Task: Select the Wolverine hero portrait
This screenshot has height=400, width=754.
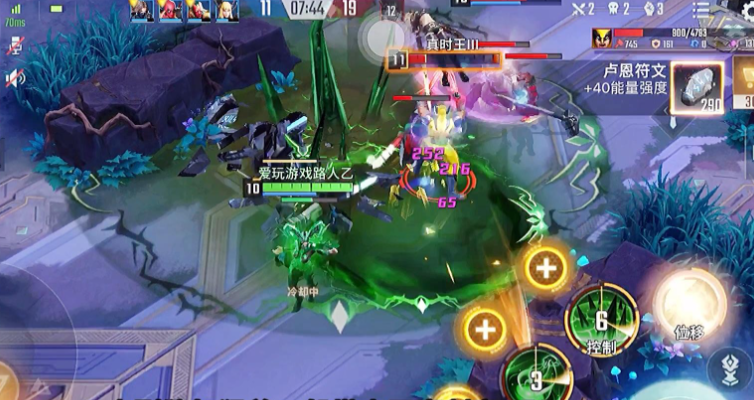Action: tap(602, 39)
